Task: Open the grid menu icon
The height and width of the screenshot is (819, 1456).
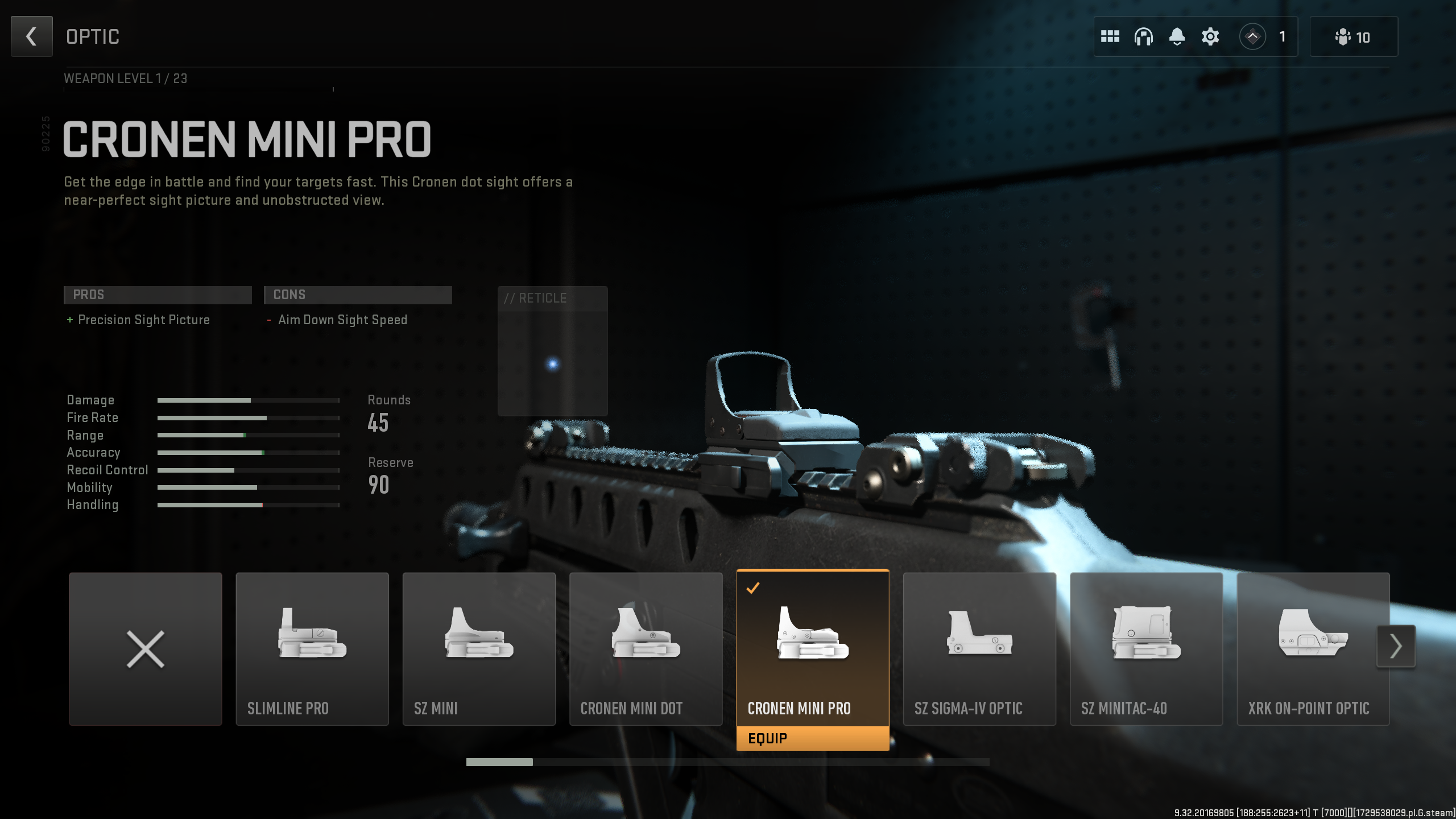Action: [x=1110, y=37]
